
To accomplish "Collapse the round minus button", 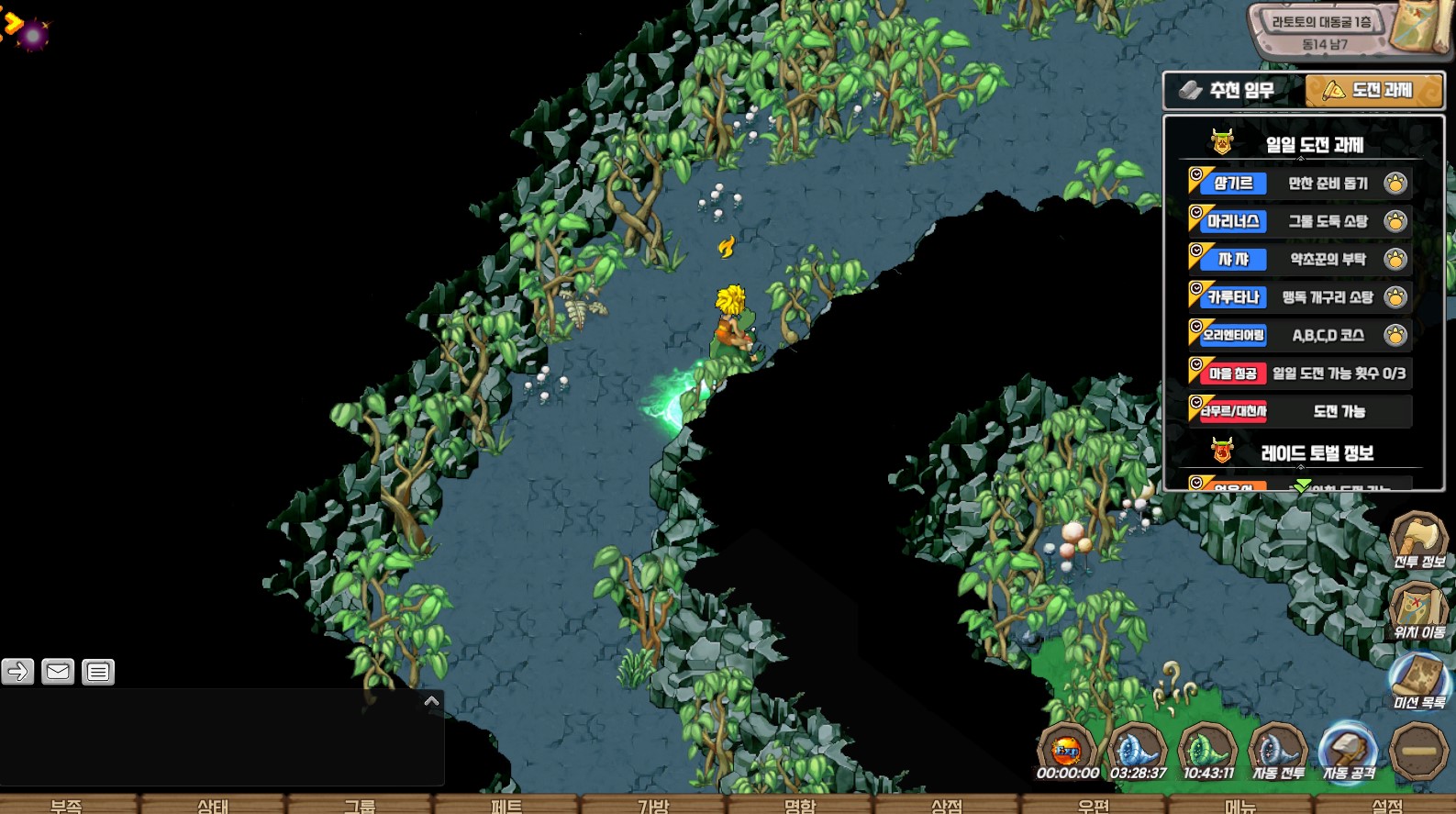I will tap(1418, 752).
